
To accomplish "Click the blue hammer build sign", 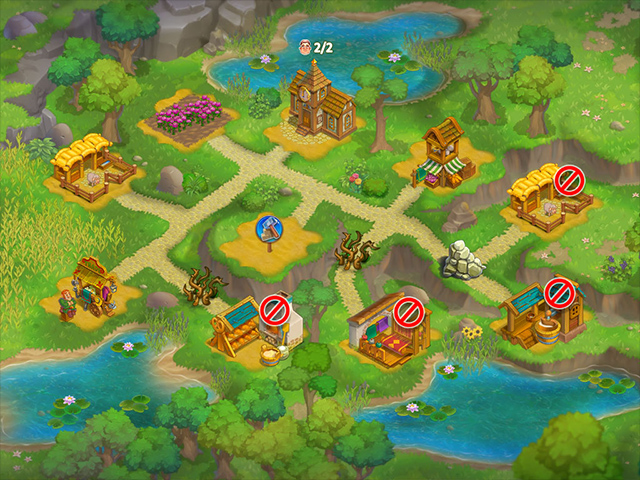I will 269,229.
